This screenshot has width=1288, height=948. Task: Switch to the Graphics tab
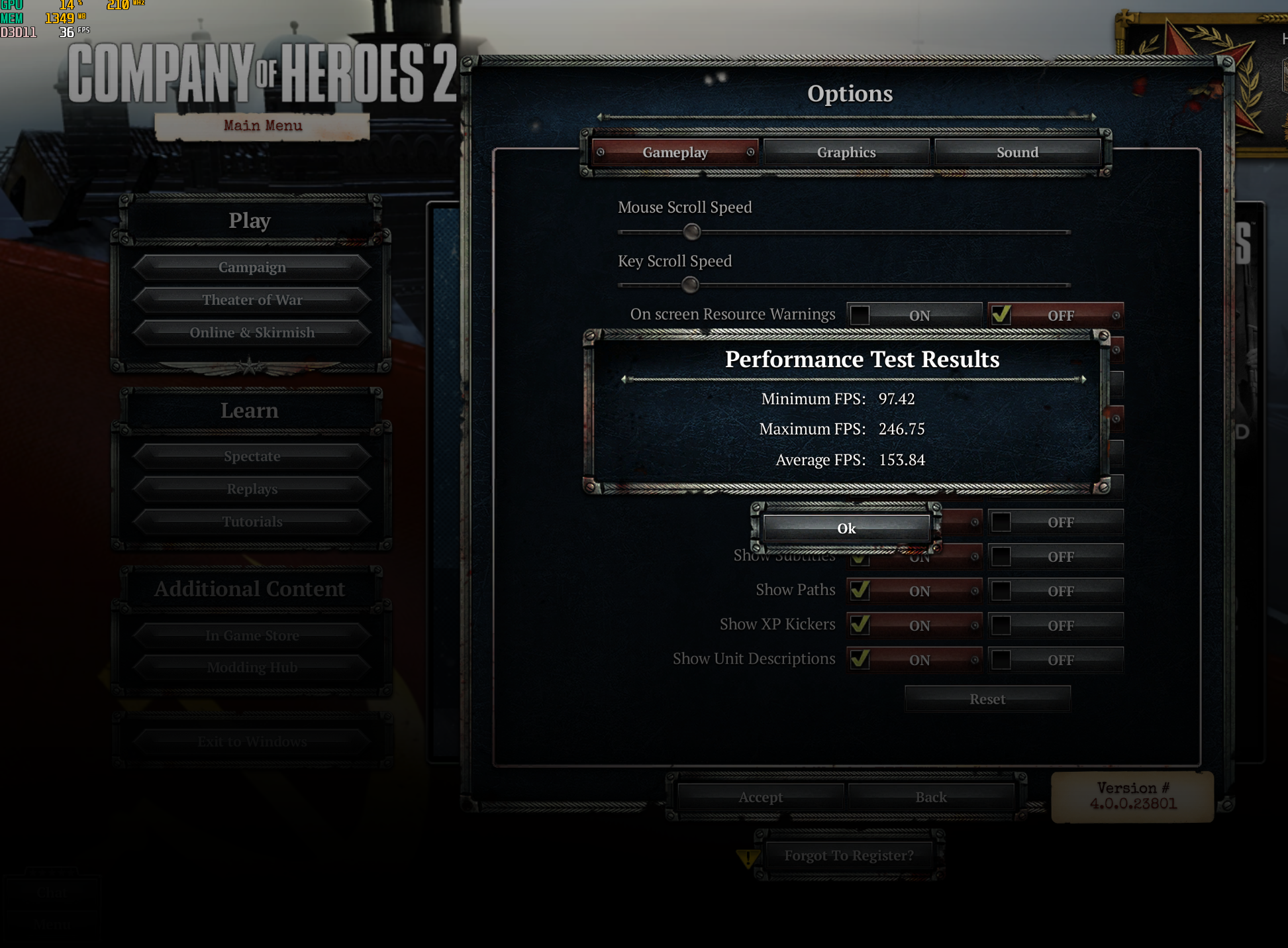tap(846, 152)
